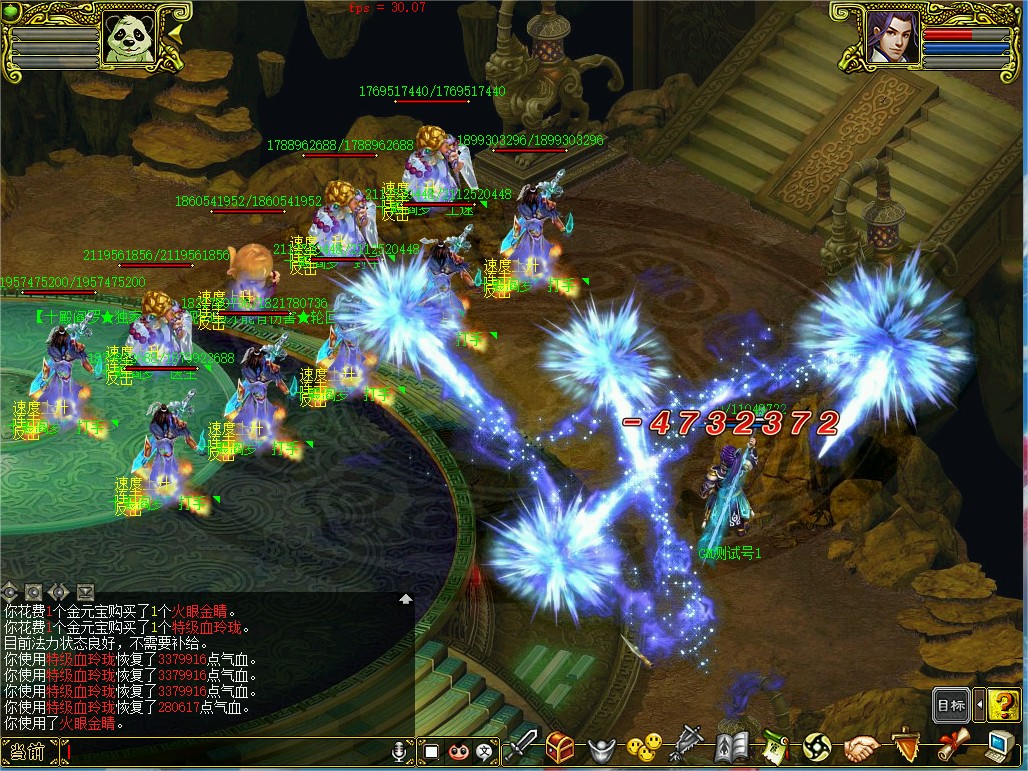1028x771 pixels.
Task: Click the shuriken skills icon
Action: [x=817, y=746]
